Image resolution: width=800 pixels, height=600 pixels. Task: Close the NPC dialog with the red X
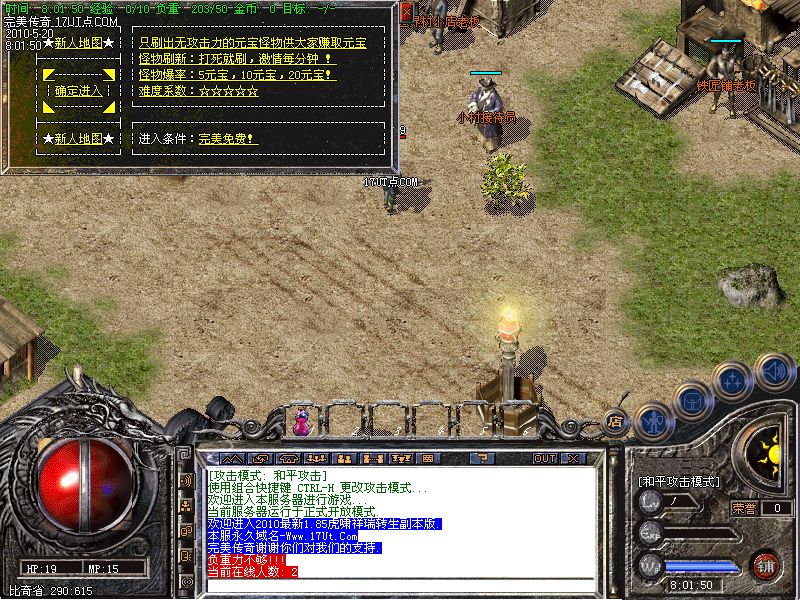406,12
